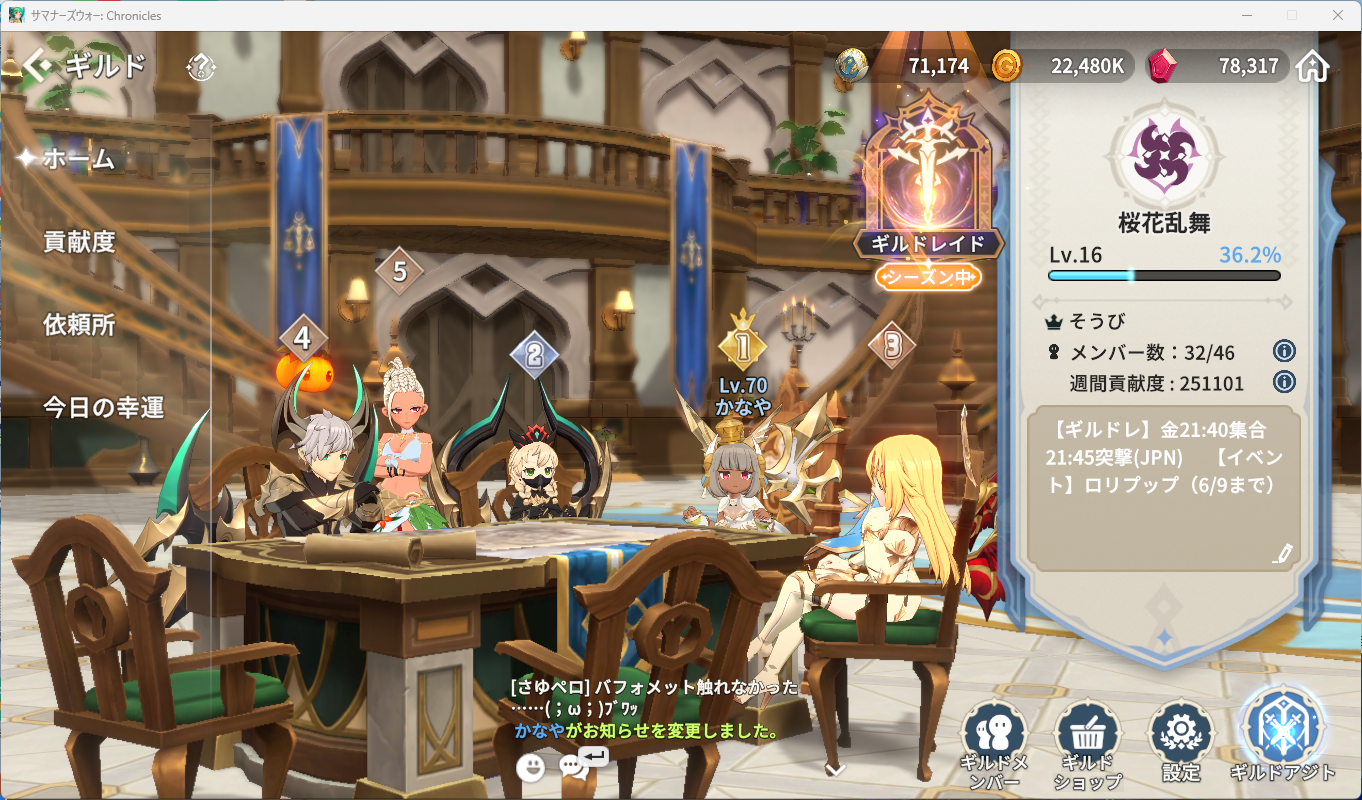Return to the home screen via house icon

(x=1312, y=66)
